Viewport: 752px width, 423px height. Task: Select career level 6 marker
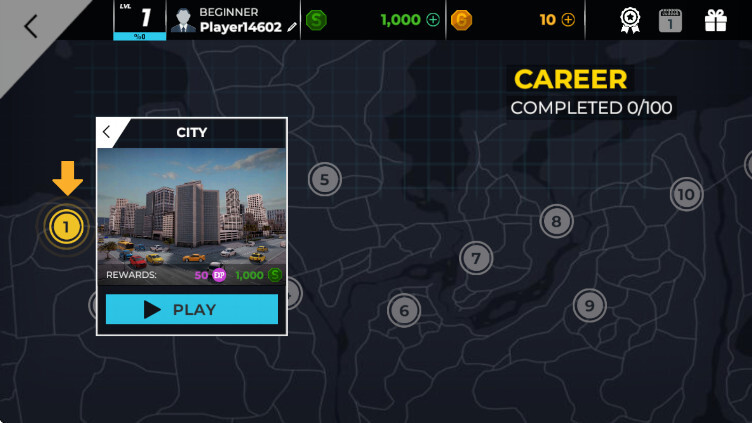pyautogui.click(x=404, y=311)
